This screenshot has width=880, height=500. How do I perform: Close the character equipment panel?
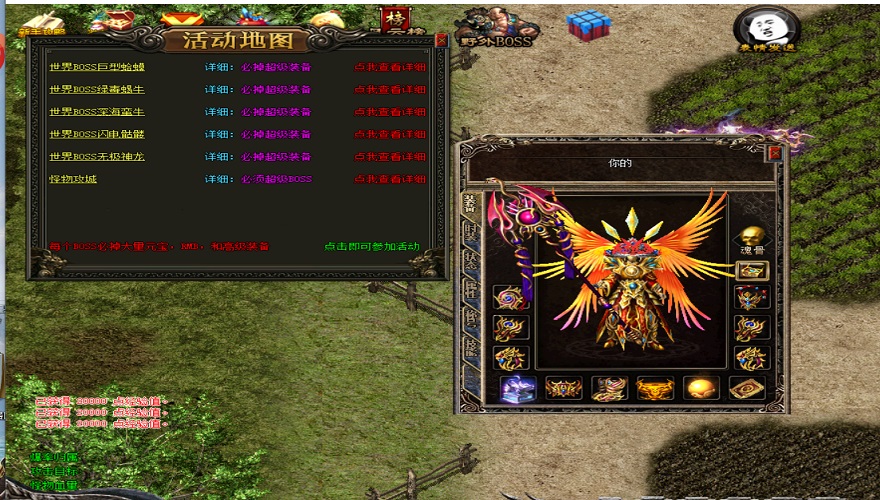pos(774,153)
